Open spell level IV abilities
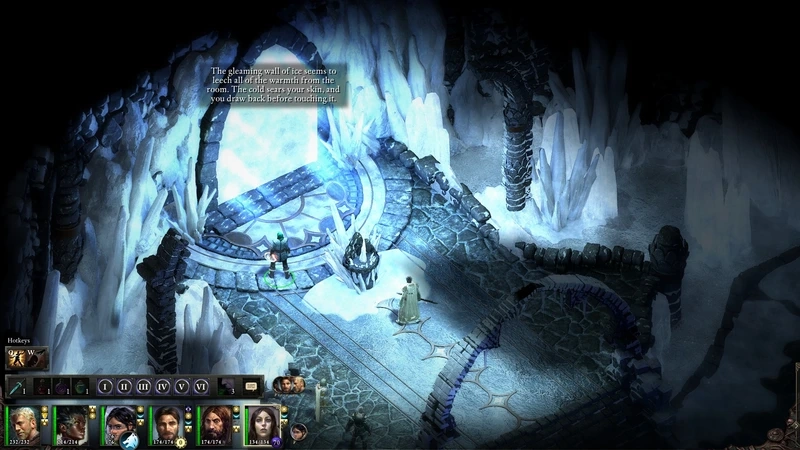Screen dimensions: 800x450 coord(163,385)
